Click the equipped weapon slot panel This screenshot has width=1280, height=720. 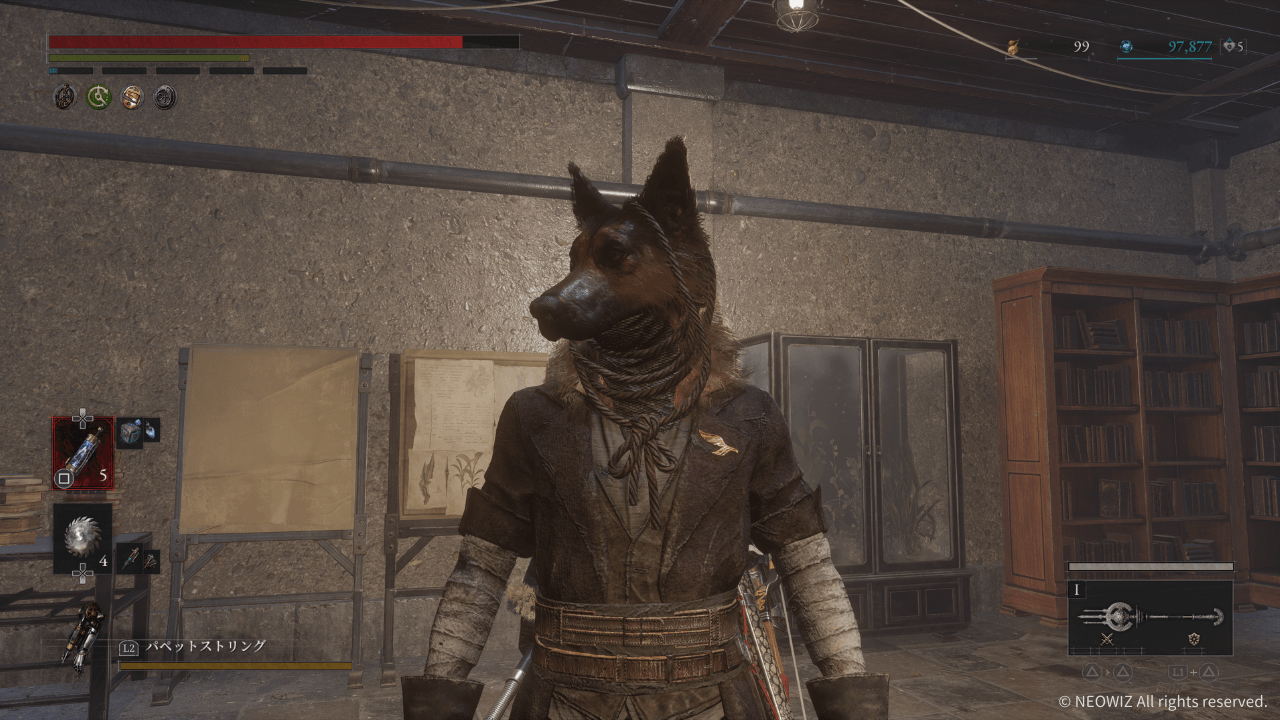pos(1149,617)
